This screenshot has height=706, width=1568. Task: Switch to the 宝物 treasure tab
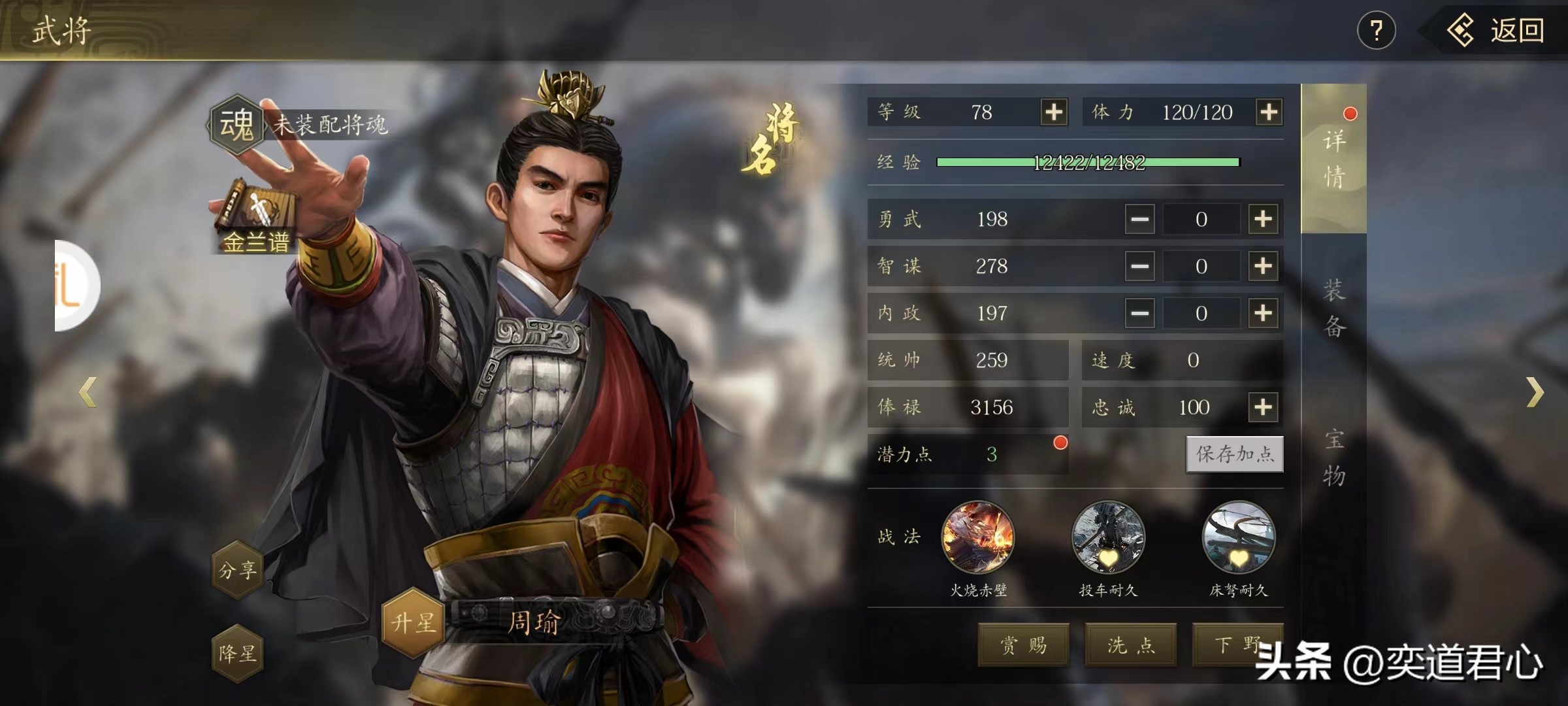pos(1334,458)
